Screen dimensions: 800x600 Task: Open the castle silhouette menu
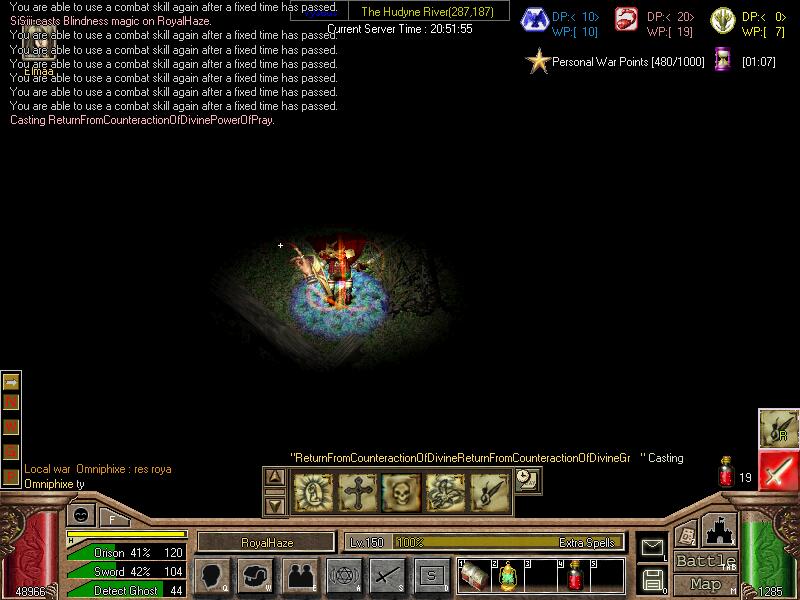[x=720, y=530]
